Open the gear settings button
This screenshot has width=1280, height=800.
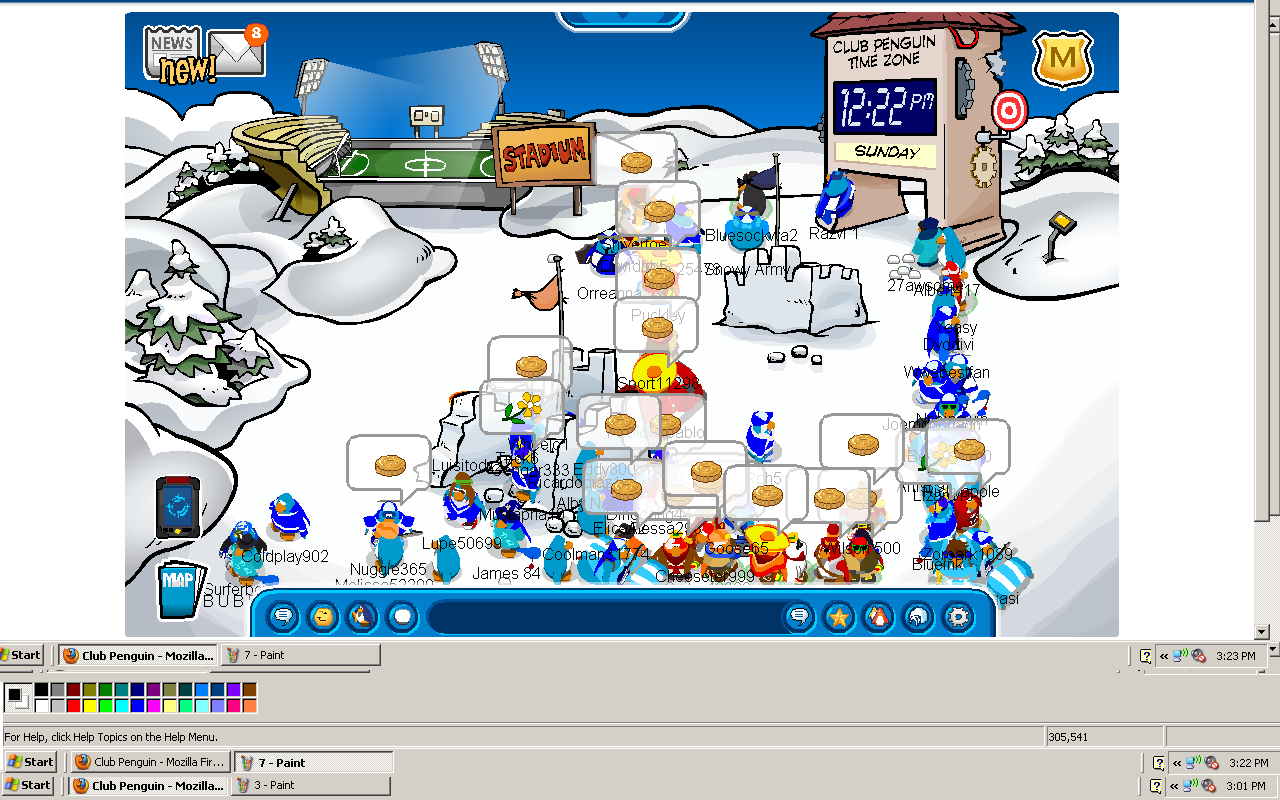[x=958, y=617]
